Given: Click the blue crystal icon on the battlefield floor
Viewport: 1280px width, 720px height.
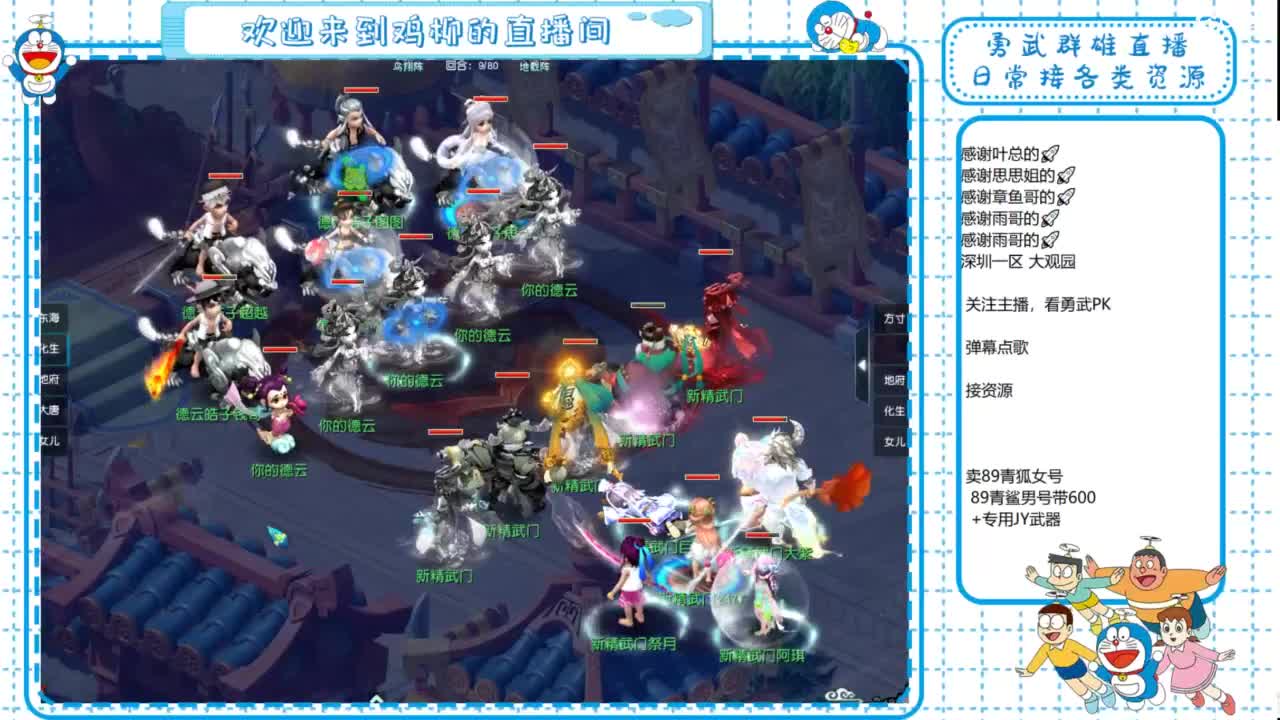Looking at the screenshot, I should 277,536.
